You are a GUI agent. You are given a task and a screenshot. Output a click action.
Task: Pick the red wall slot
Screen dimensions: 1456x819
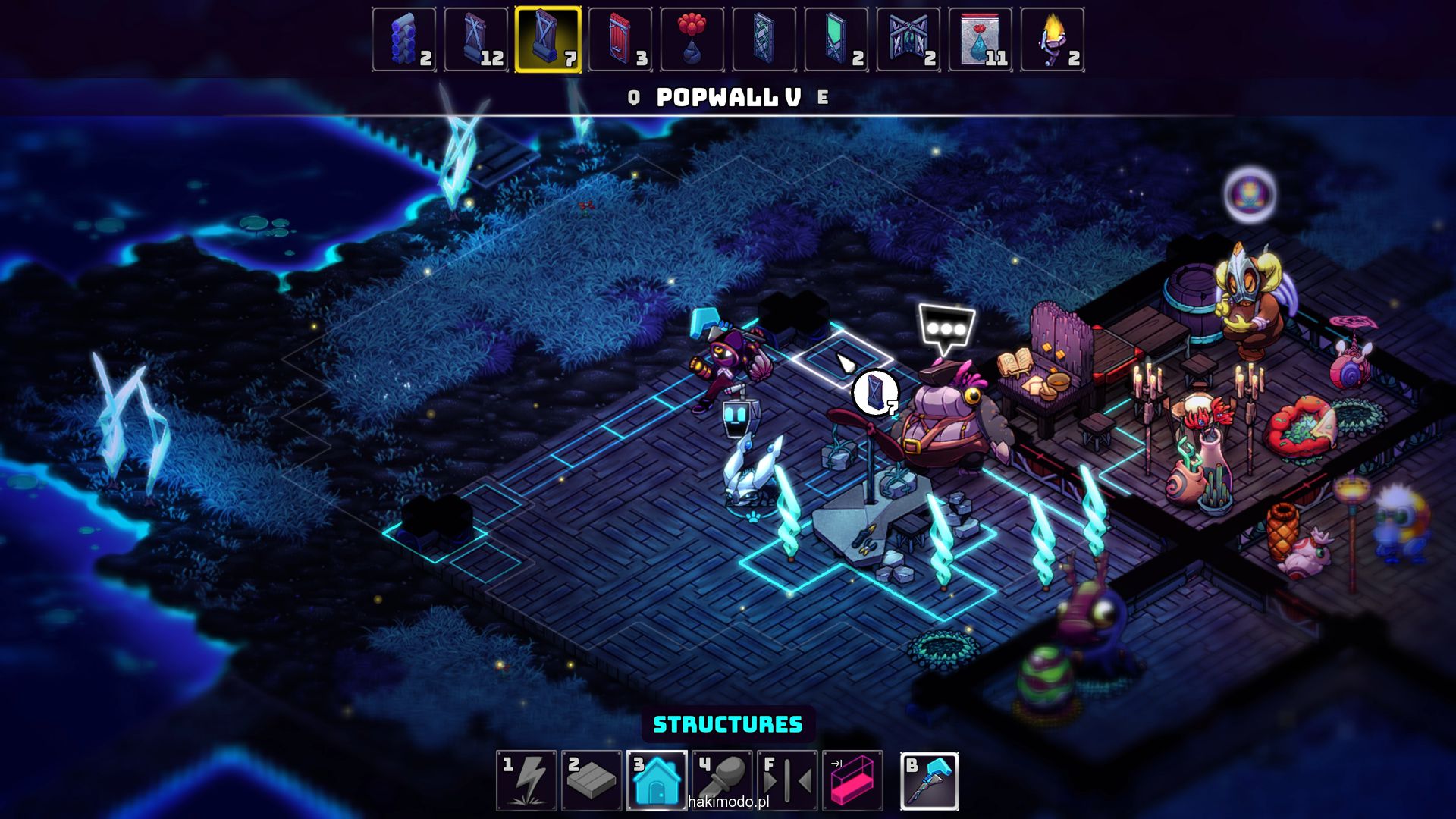coord(620,39)
